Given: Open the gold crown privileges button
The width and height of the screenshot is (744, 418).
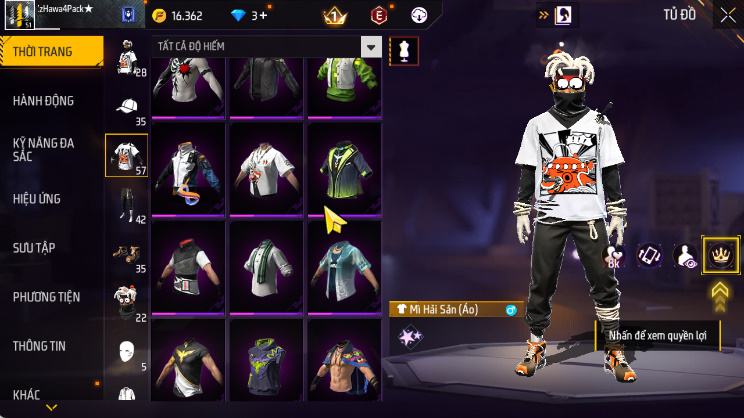Looking at the screenshot, I should [x=720, y=256].
